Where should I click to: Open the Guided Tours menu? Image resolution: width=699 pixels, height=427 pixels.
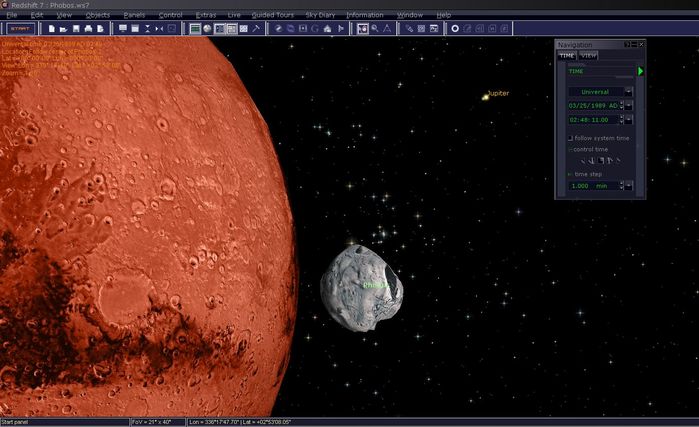273,16
